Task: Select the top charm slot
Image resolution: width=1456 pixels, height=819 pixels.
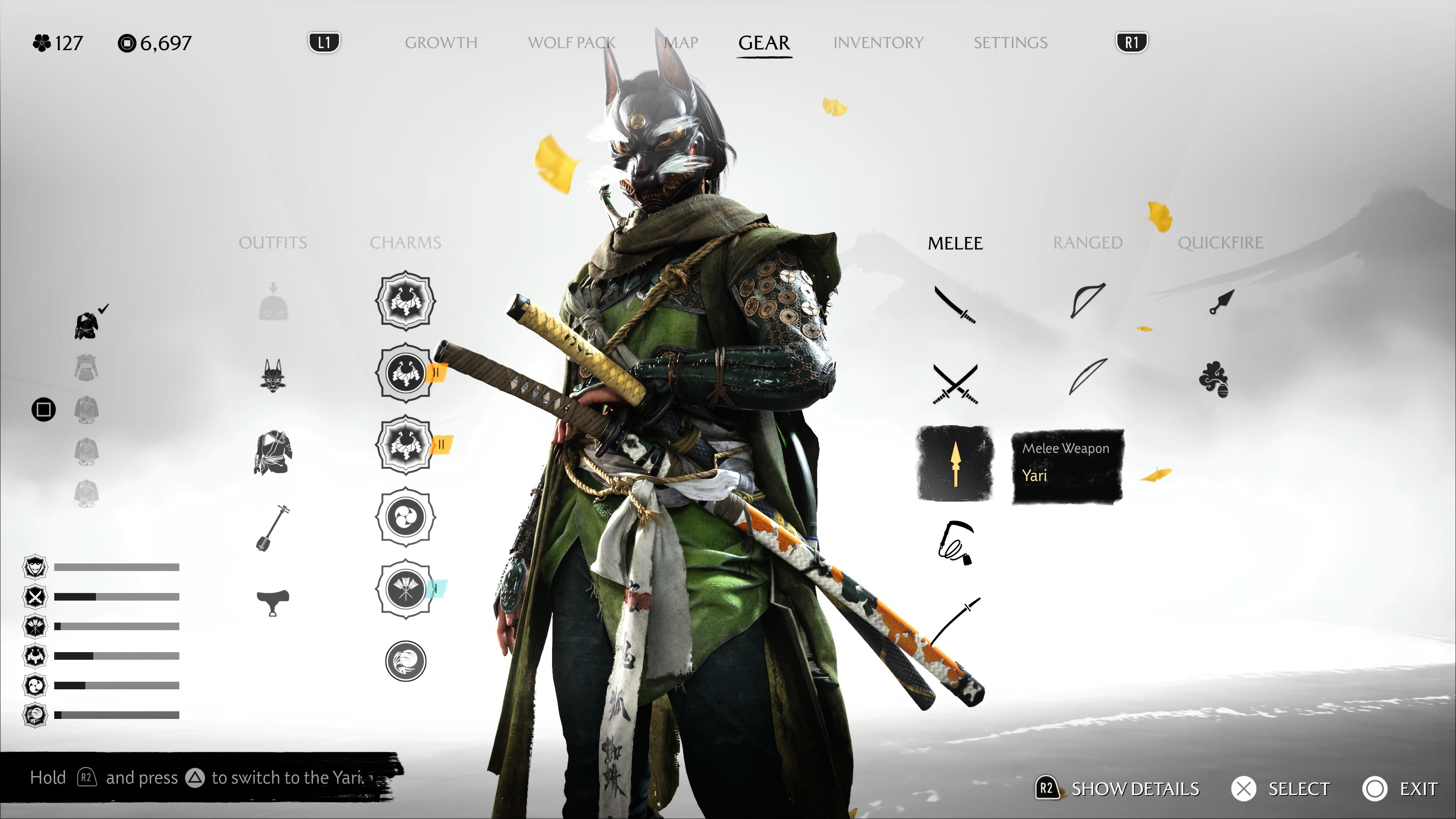Action: (405, 301)
